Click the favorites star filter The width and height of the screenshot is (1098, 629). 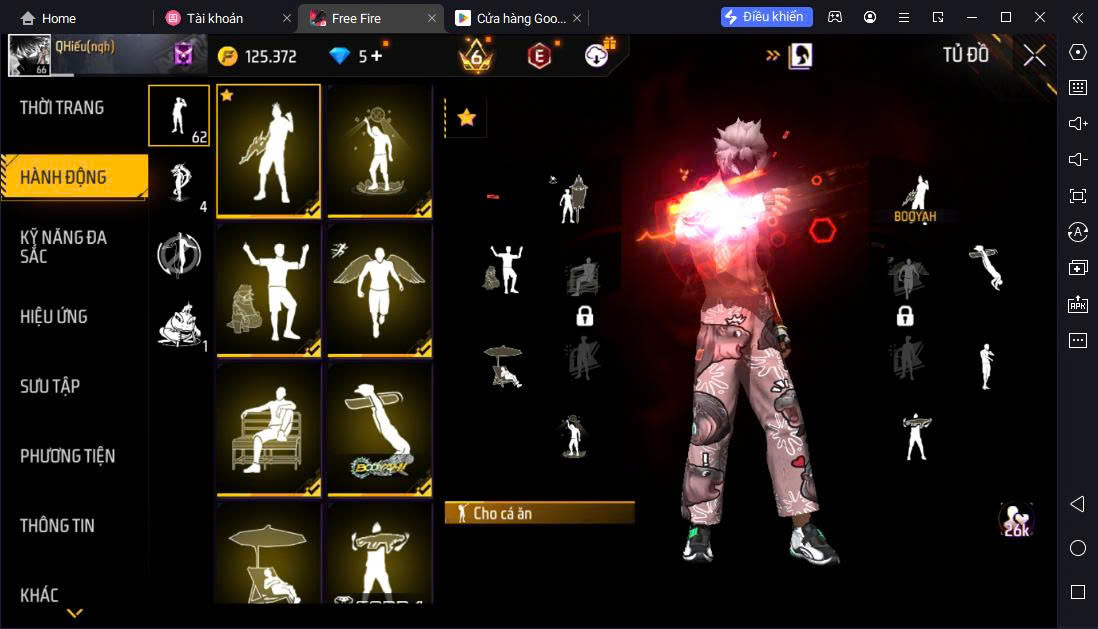pyautogui.click(x=466, y=118)
